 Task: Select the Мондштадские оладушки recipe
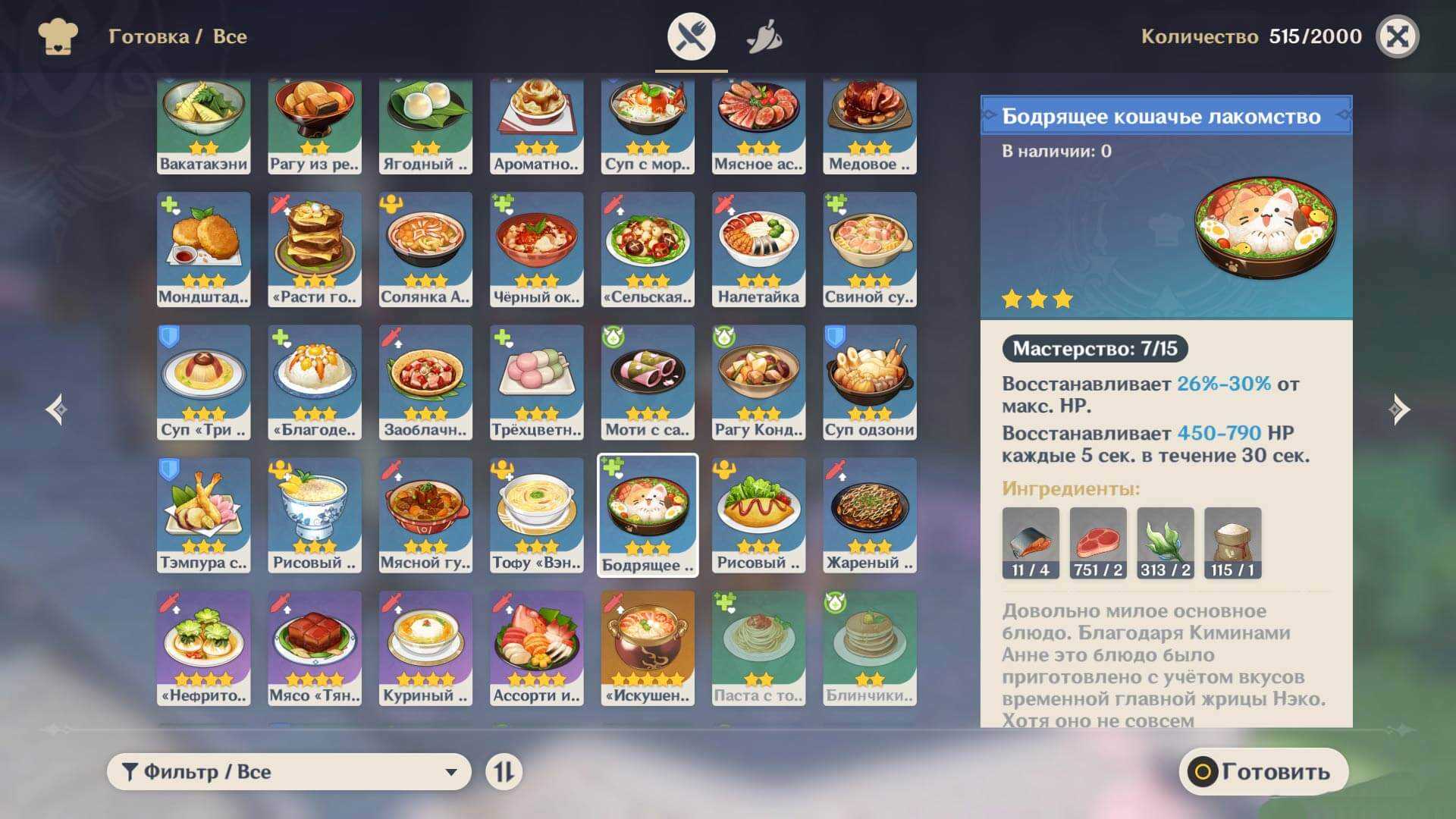coord(203,249)
